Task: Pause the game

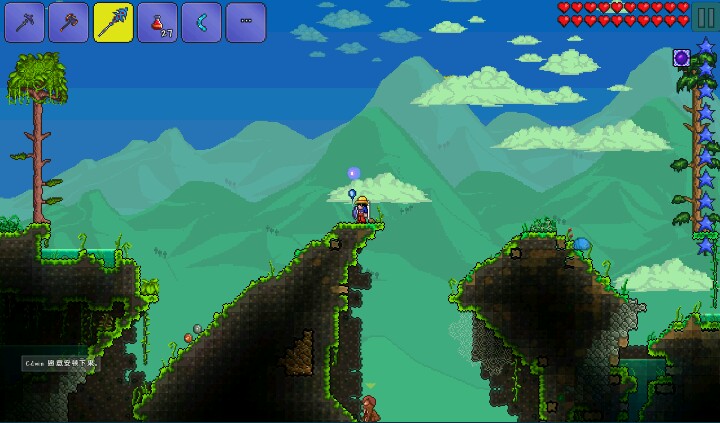Action: pyautogui.click(x=706, y=19)
